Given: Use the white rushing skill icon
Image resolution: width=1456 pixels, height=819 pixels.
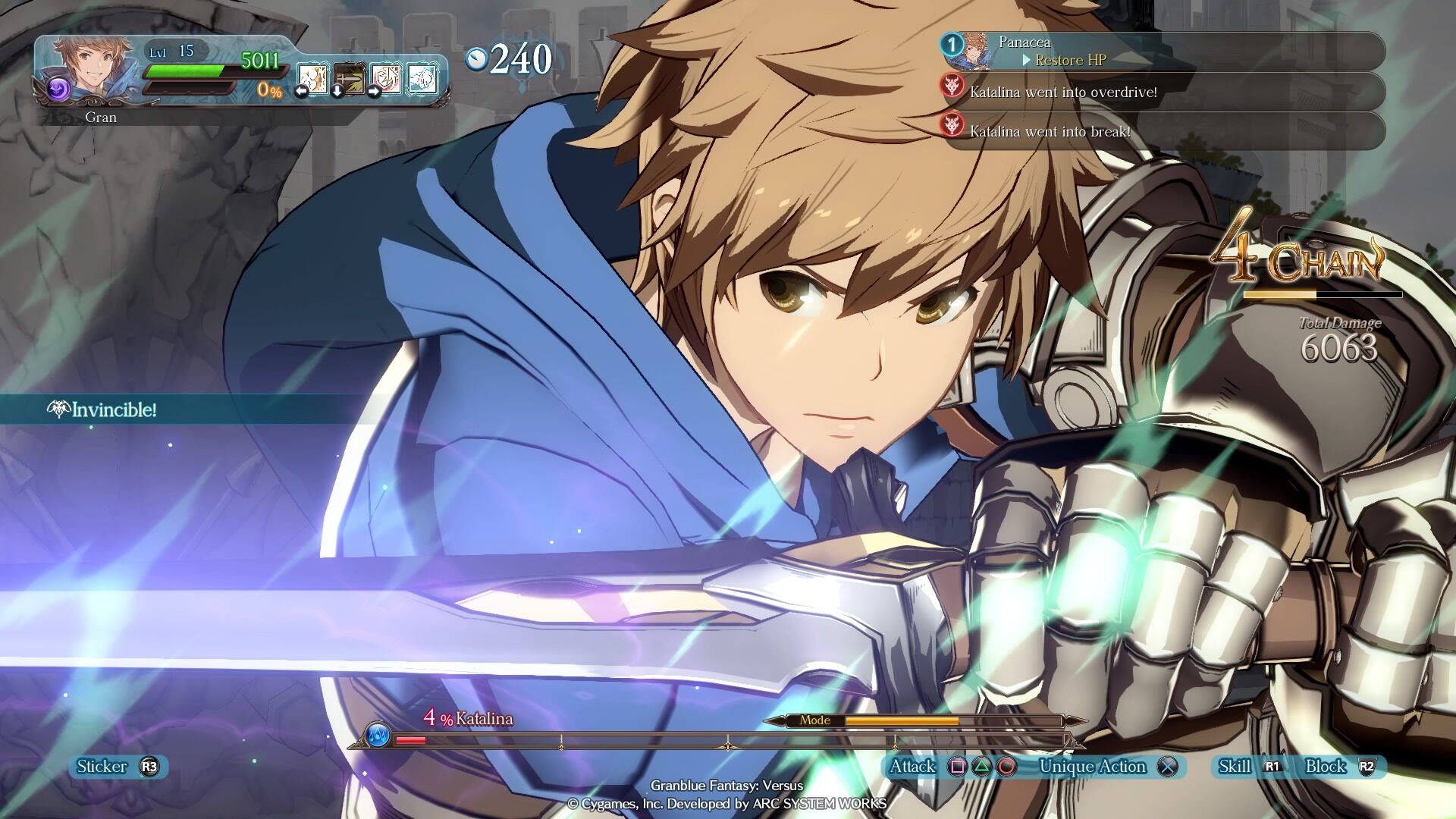Looking at the screenshot, I should 422,78.
